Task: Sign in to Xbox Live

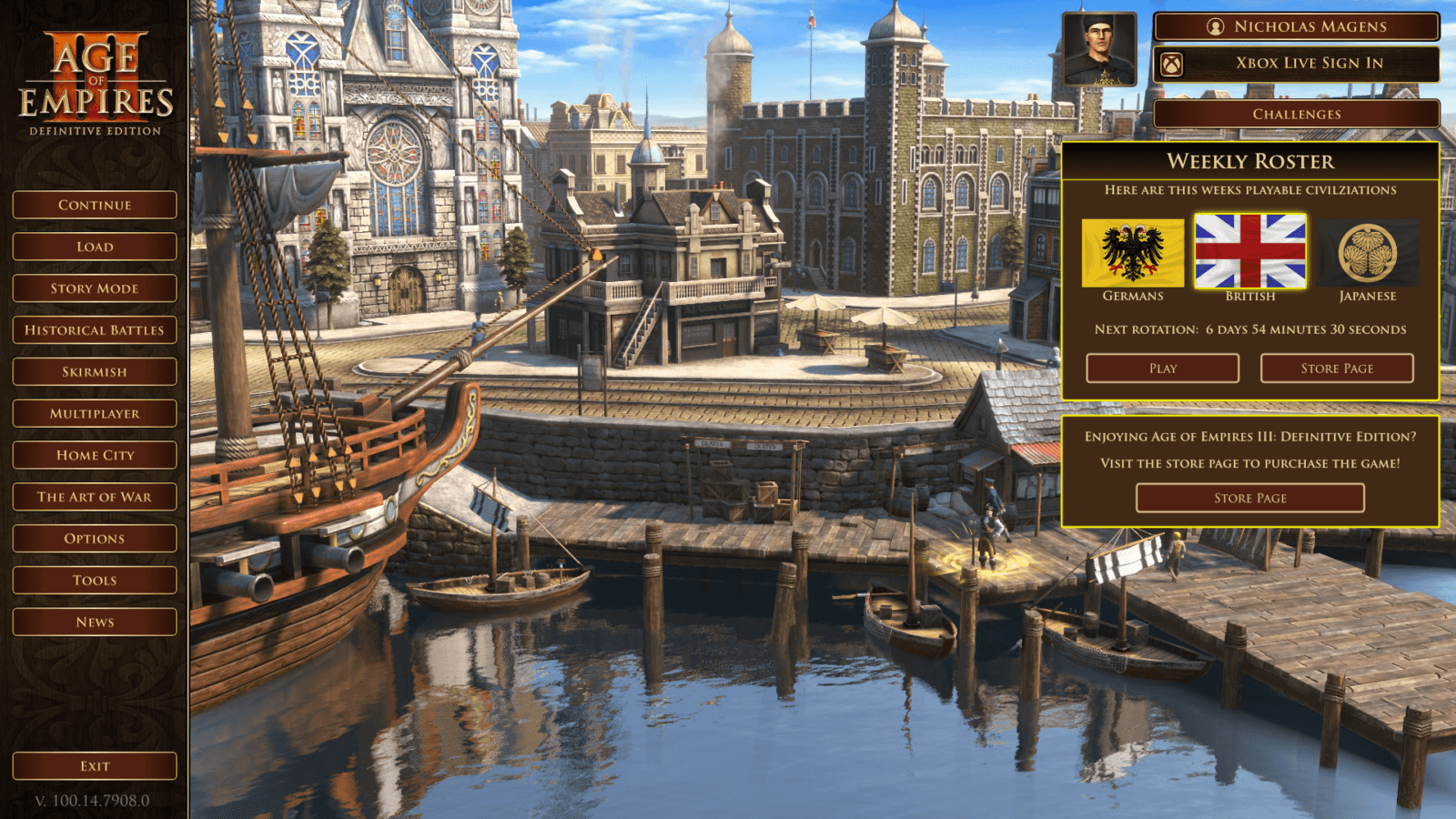Action: [x=1305, y=63]
